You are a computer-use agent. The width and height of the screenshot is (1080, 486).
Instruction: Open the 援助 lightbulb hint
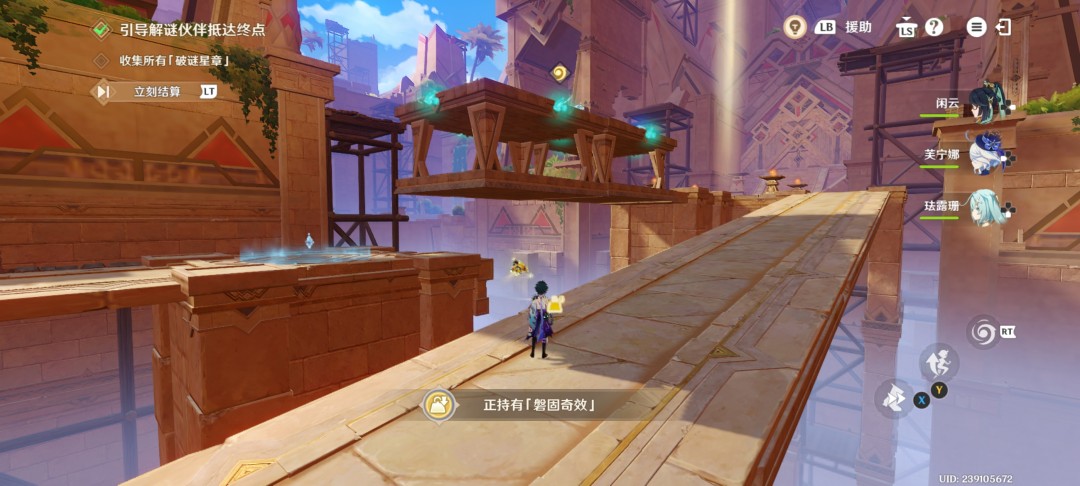795,27
